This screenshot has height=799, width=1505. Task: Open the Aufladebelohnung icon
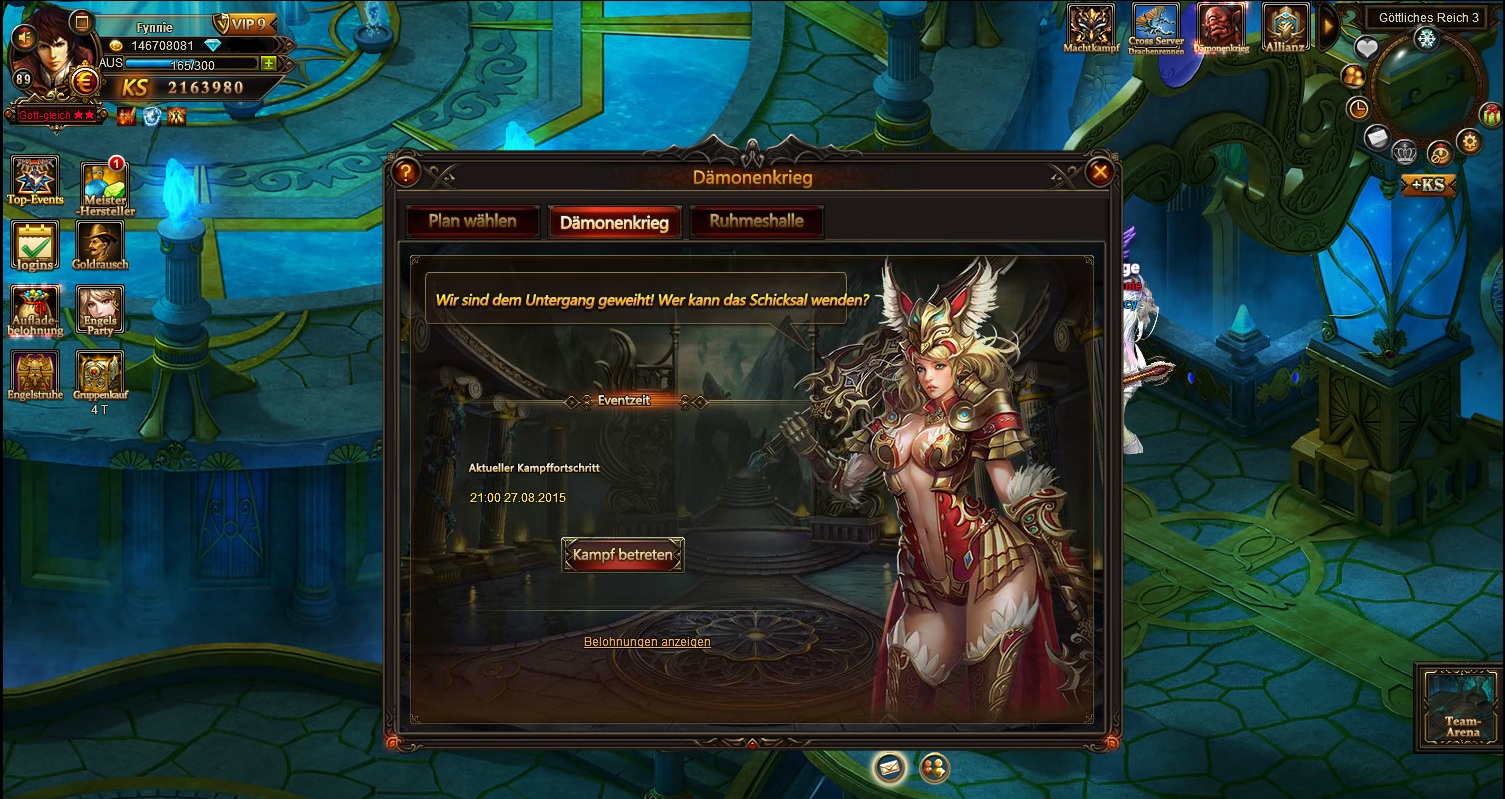click(35, 310)
